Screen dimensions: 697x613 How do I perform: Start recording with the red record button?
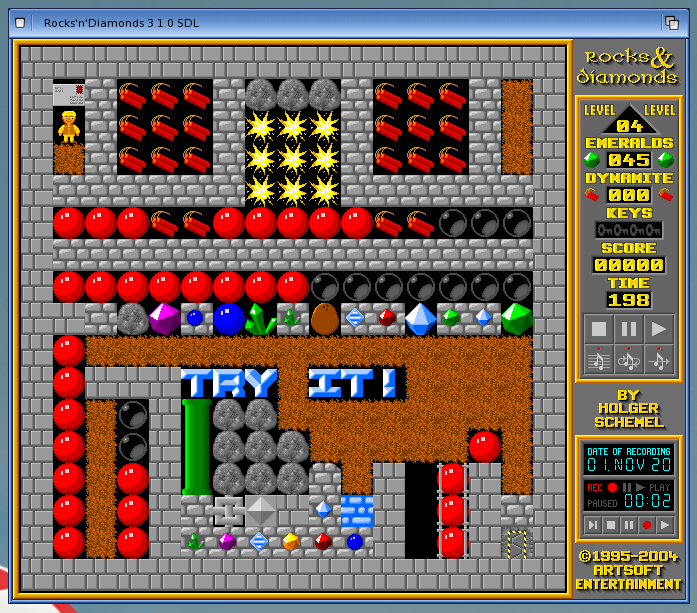(647, 524)
